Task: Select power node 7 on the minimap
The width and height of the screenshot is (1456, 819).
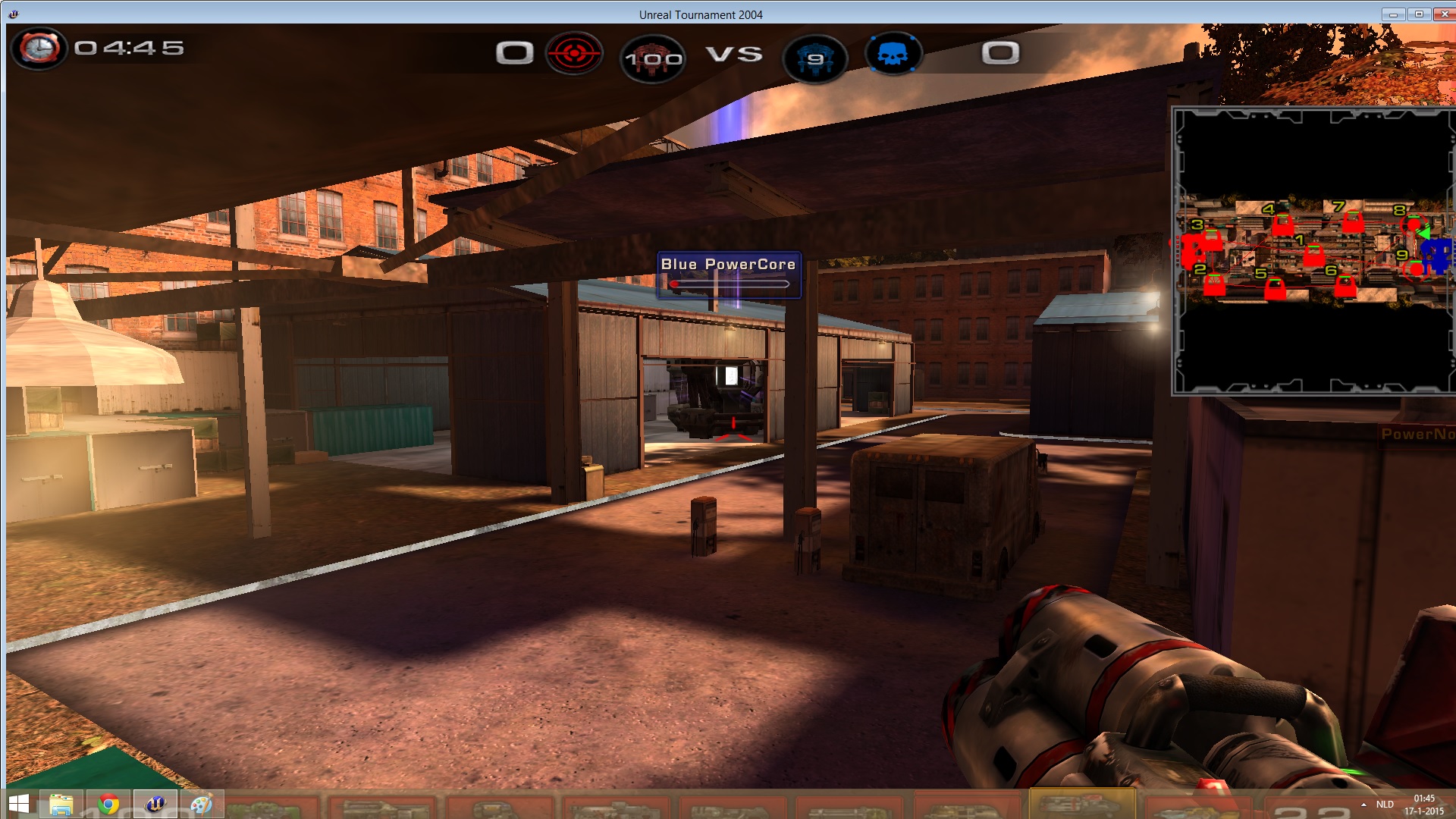Action: [x=1353, y=221]
